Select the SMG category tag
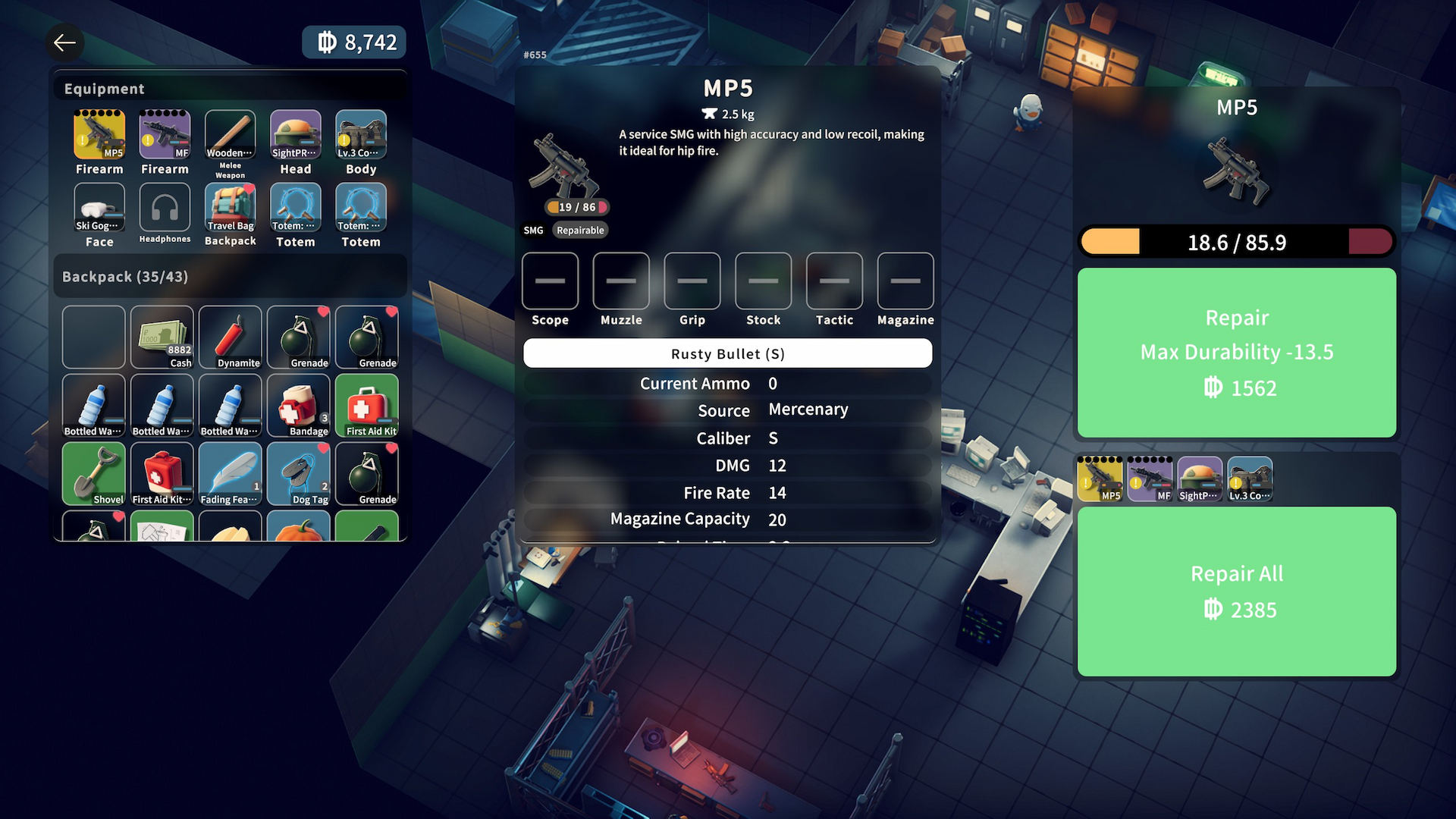 pos(533,230)
